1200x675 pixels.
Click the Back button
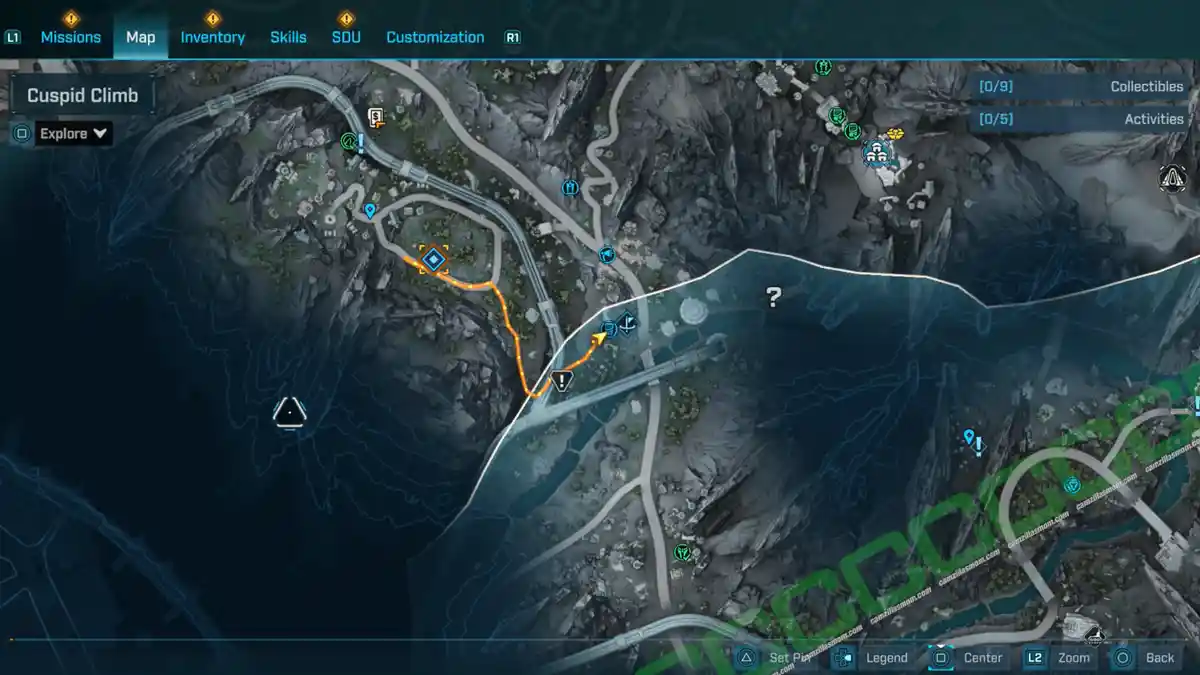click(x=1147, y=657)
